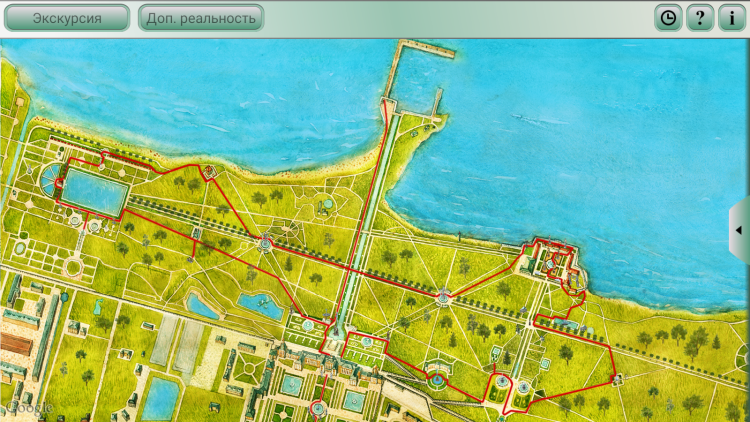
Task: Open the Экскурсия button
Action: (x=67, y=18)
